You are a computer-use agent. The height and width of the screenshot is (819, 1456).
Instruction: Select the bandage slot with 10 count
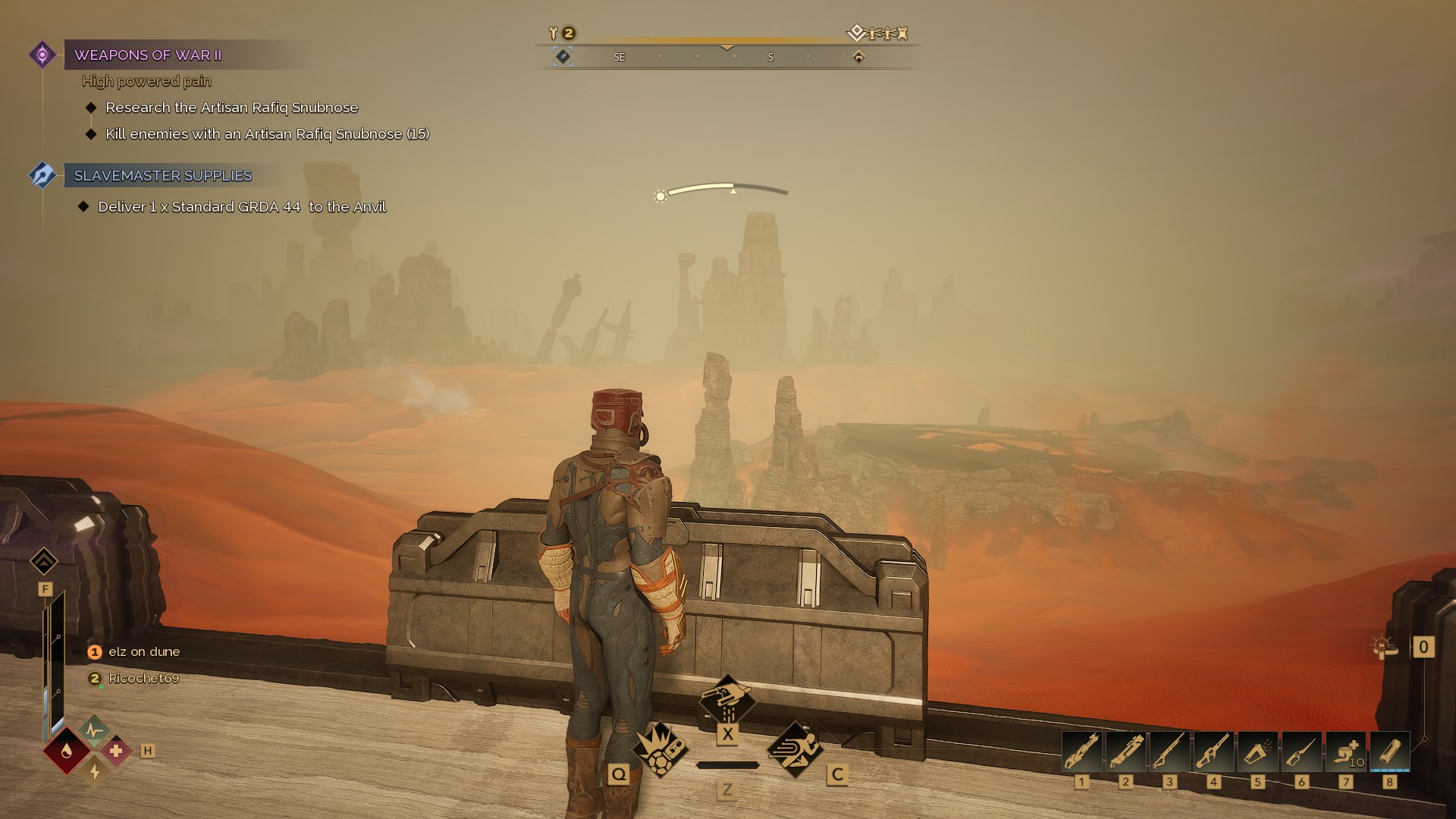(1346, 752)
